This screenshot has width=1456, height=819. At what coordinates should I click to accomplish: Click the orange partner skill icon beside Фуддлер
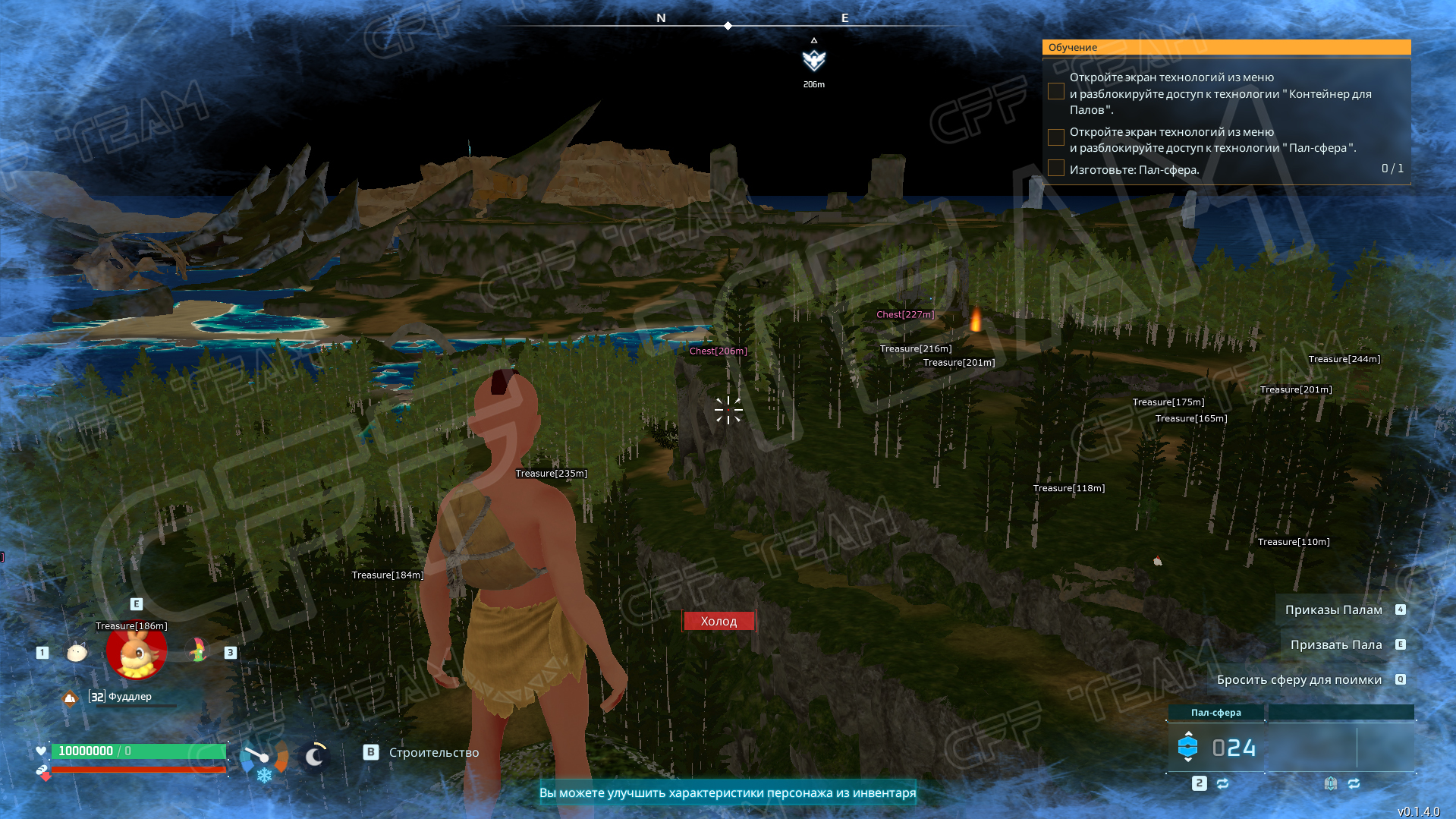(x=70, y=698)
